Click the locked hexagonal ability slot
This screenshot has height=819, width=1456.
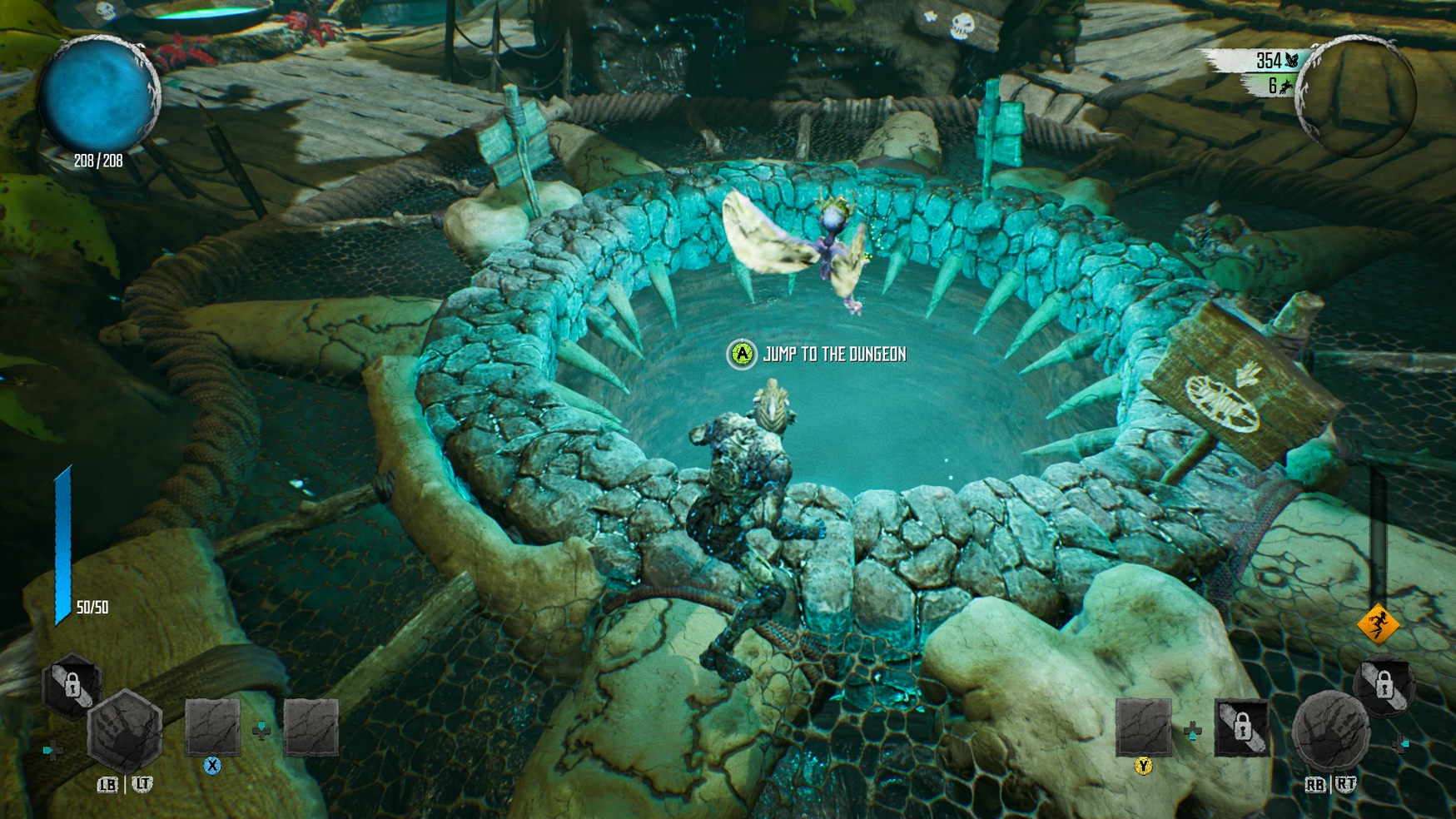click(x=72, y=686)
